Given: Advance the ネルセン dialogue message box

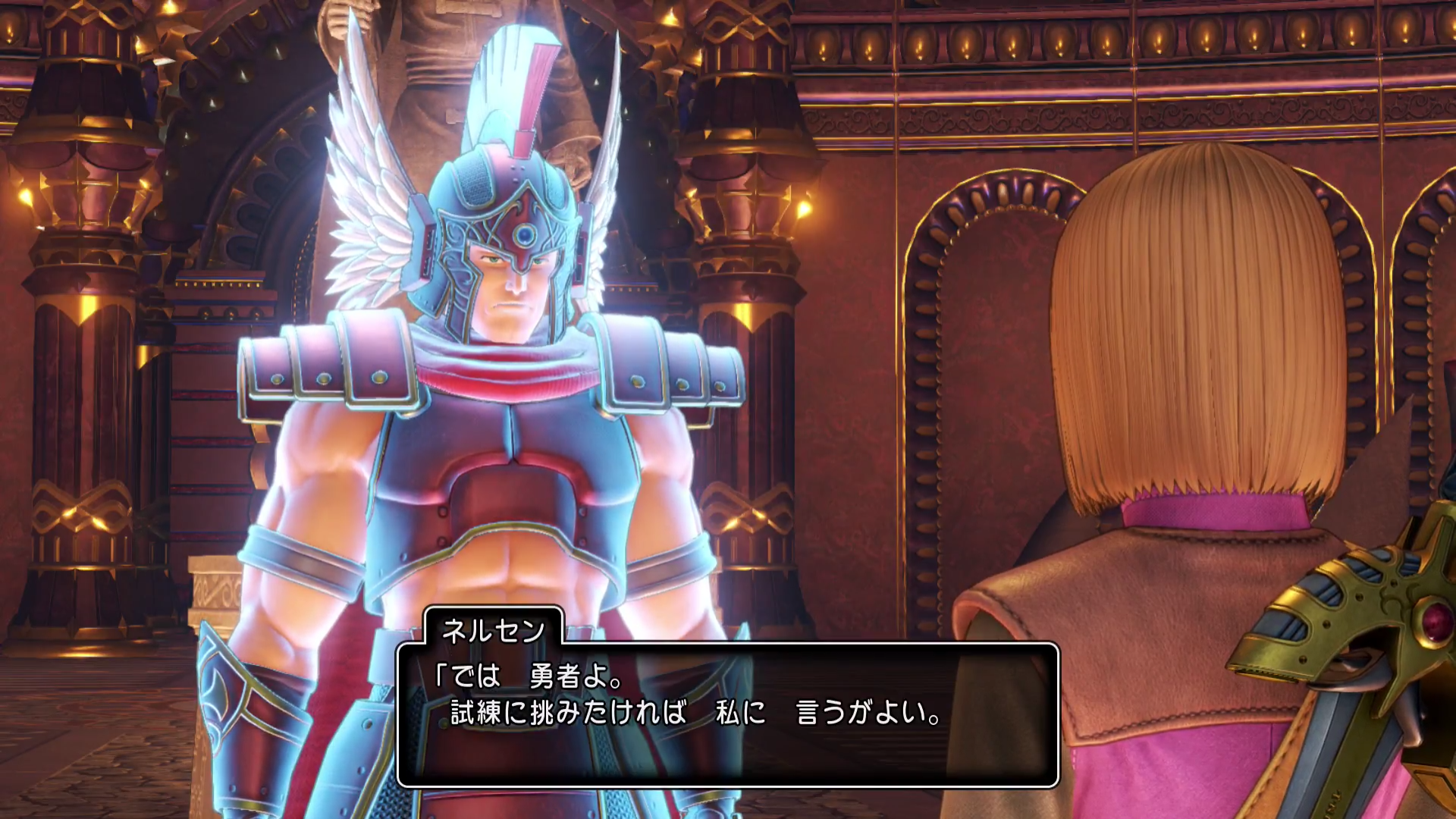Looking at the screenshot, I should pos(727,714).
